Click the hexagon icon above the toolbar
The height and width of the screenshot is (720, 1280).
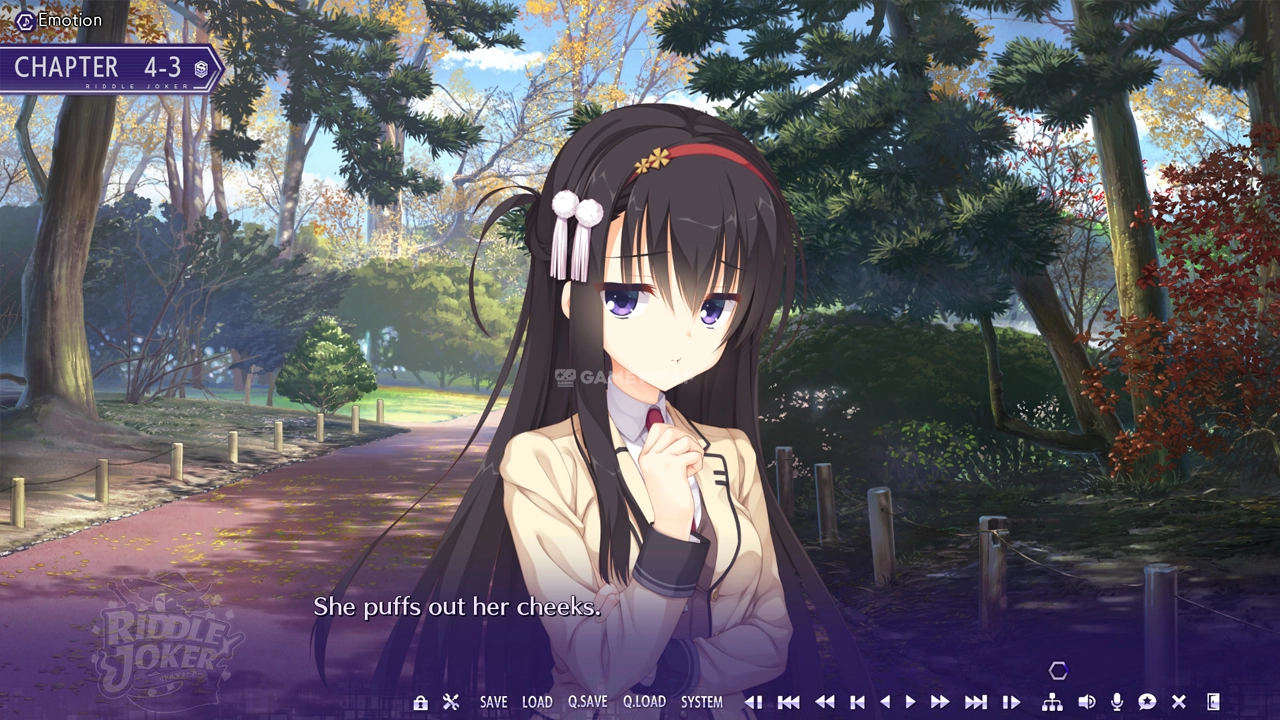pos(1058,671)
